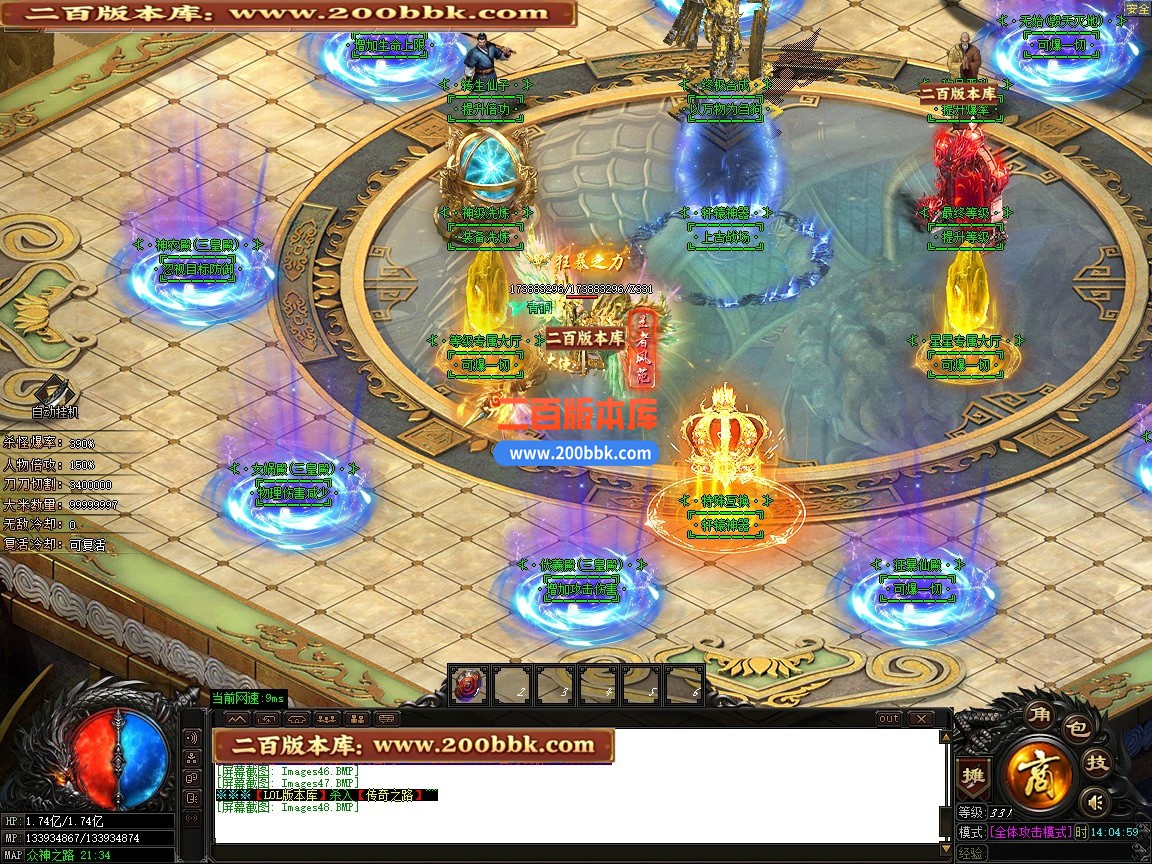Select the item in hotbar slot 1
Image resolution: width=1152 pixels, height=864 pixels.
(466, 685)
